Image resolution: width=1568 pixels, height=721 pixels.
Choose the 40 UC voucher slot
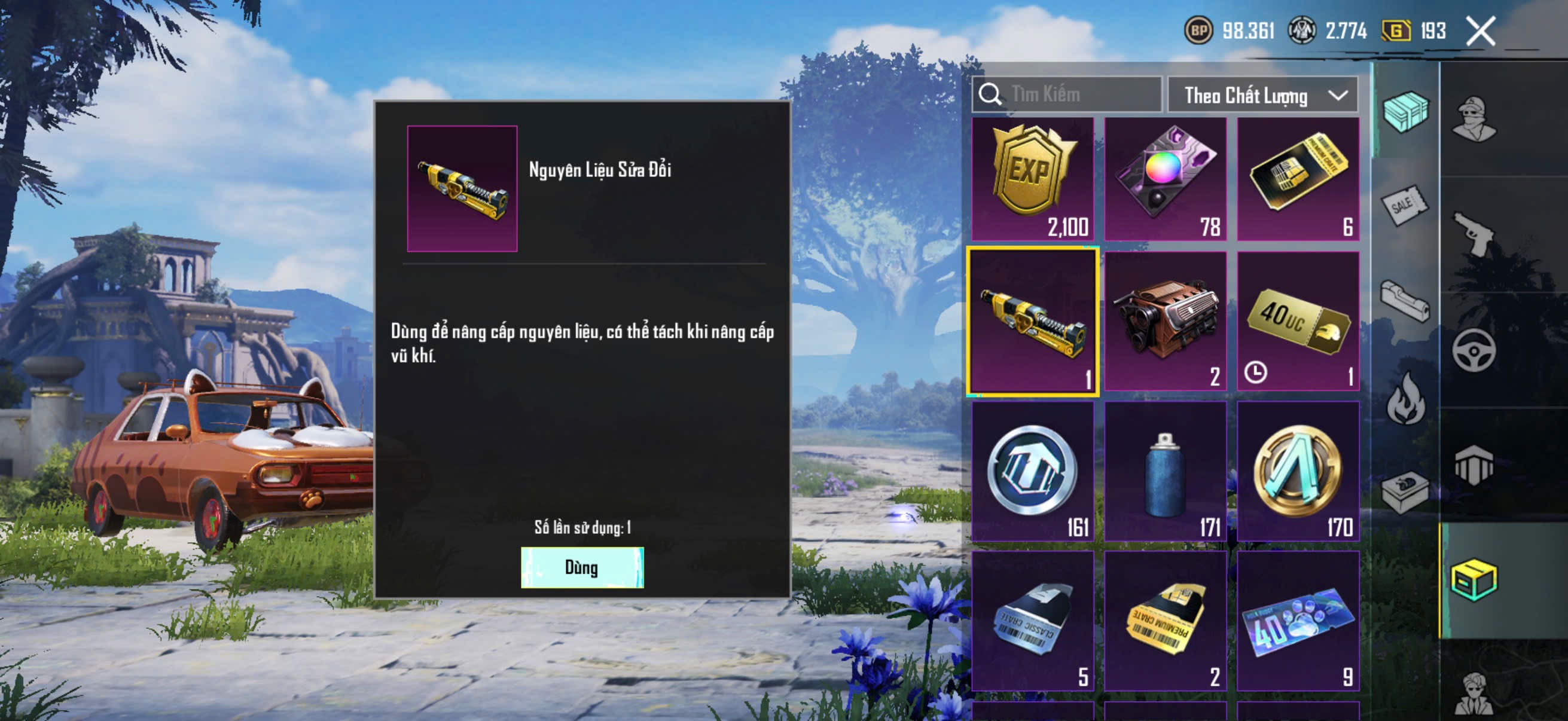pyautogui.click(x=1298, y=320)
